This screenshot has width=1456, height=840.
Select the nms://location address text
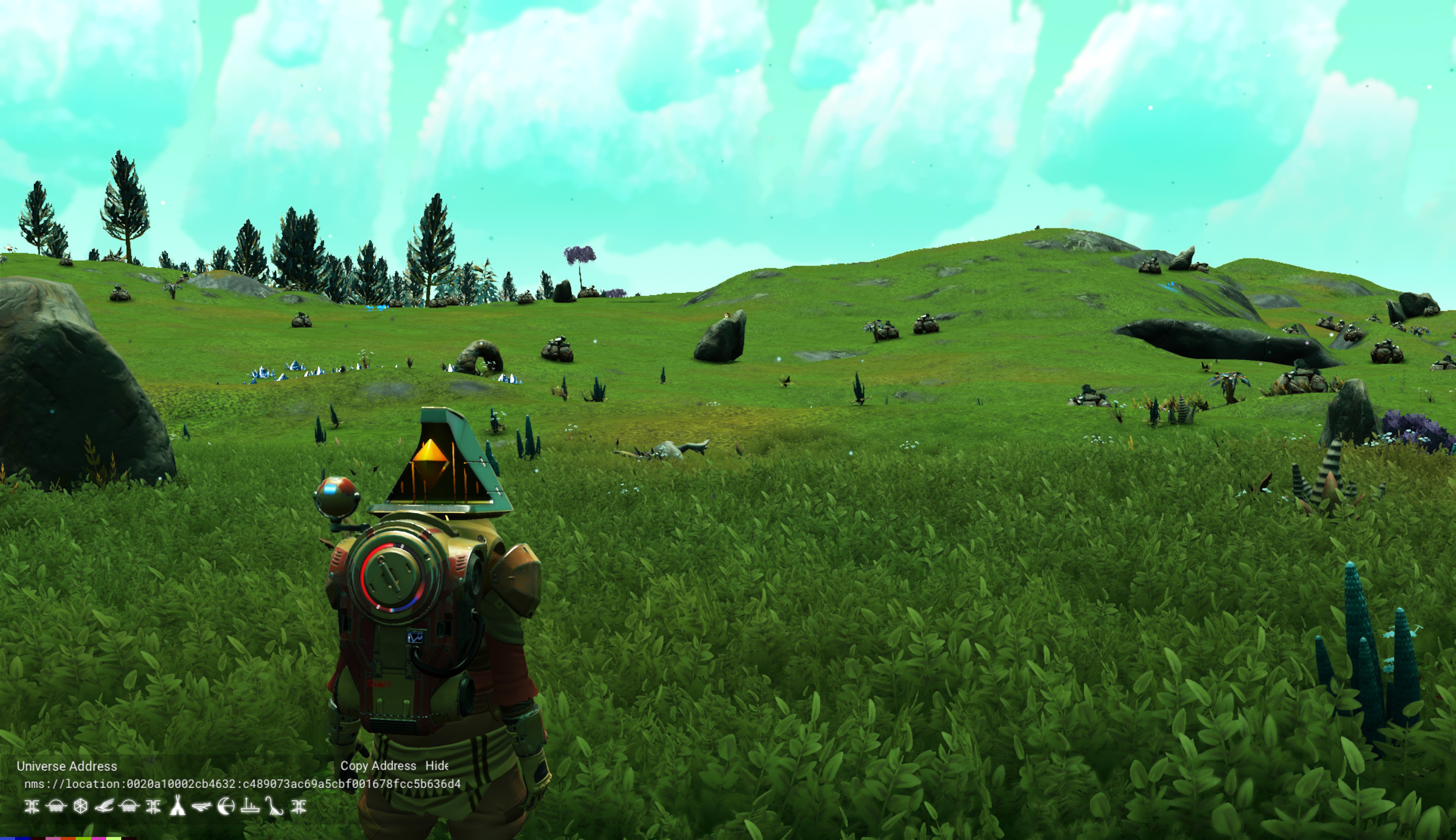pyautogui.click(x=243, y=784)
